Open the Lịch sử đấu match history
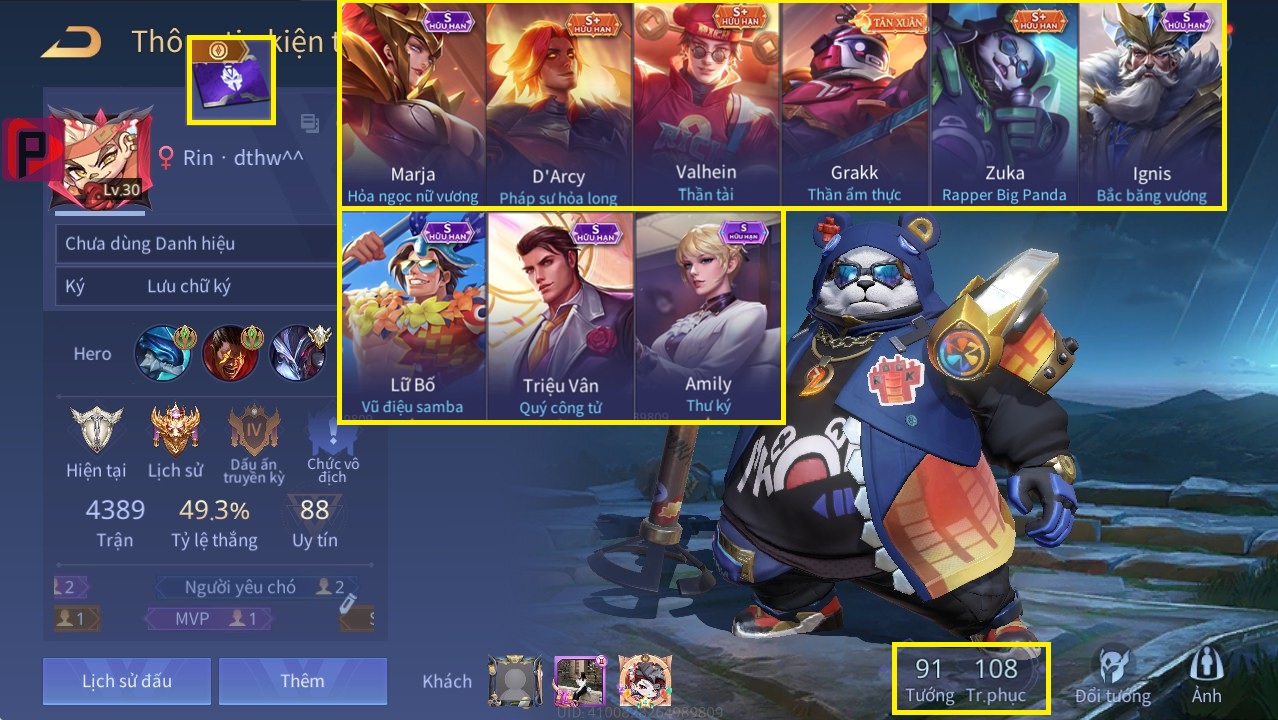 pos(127,681)
